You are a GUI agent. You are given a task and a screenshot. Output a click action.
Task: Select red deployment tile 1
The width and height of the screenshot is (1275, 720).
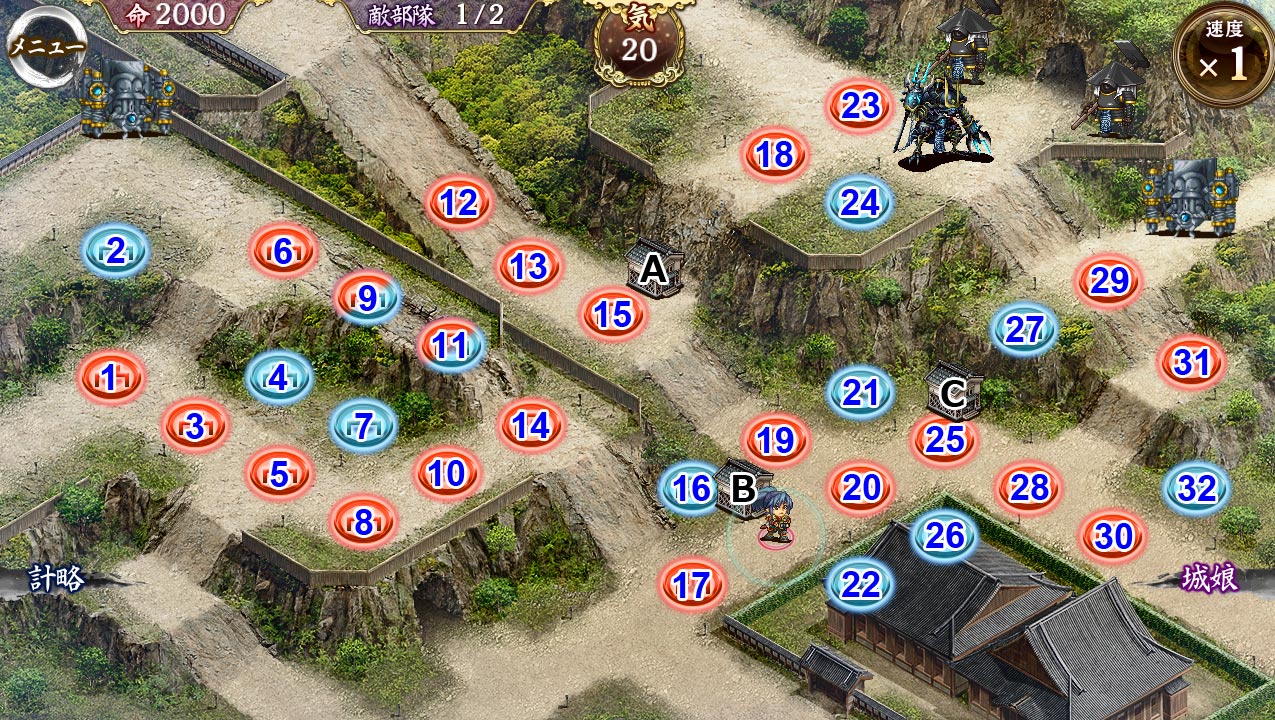(x=111, y=378)
